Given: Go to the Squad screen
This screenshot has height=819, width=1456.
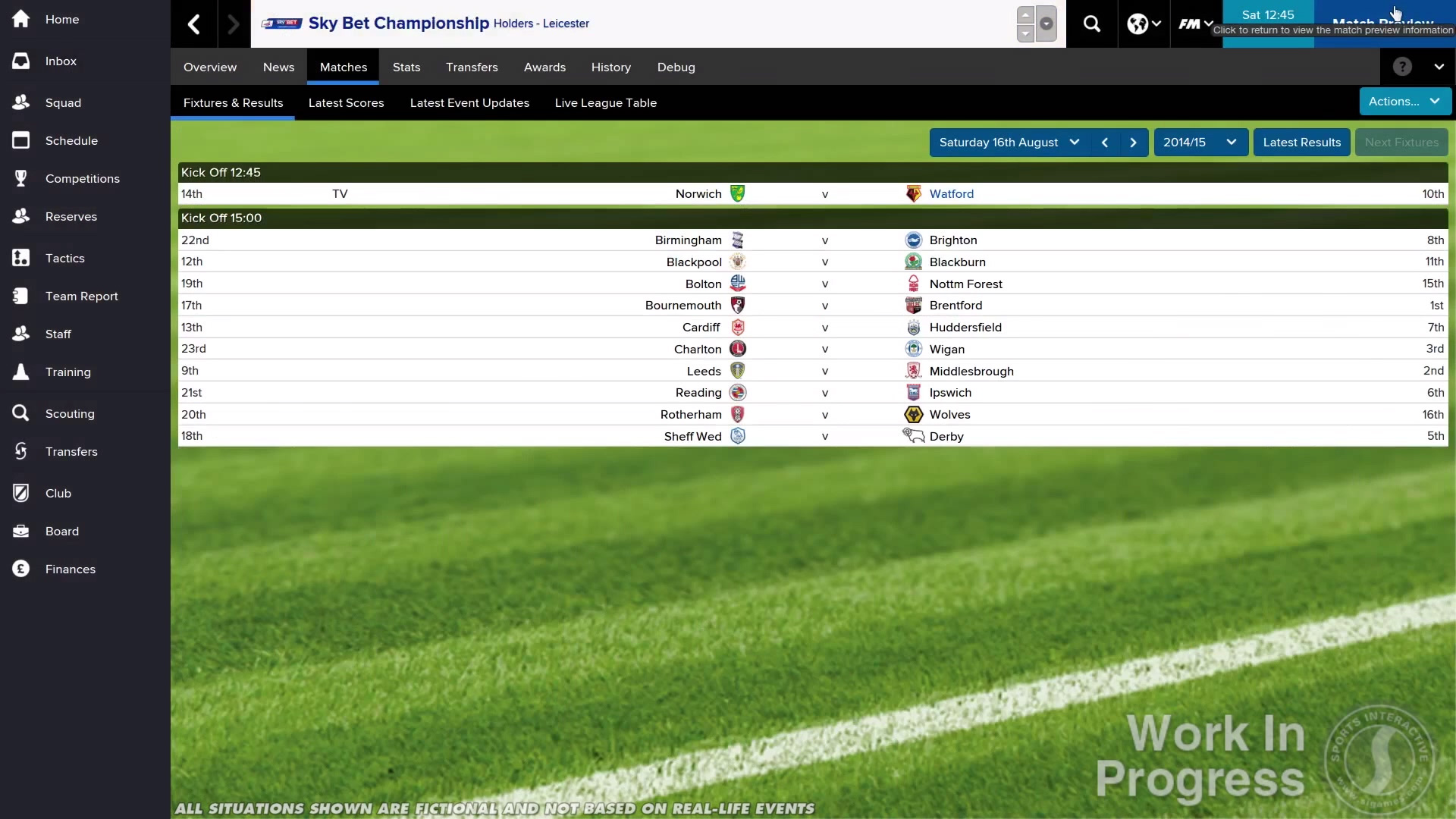Looking at the screenshot, I should tap(63, 103).
